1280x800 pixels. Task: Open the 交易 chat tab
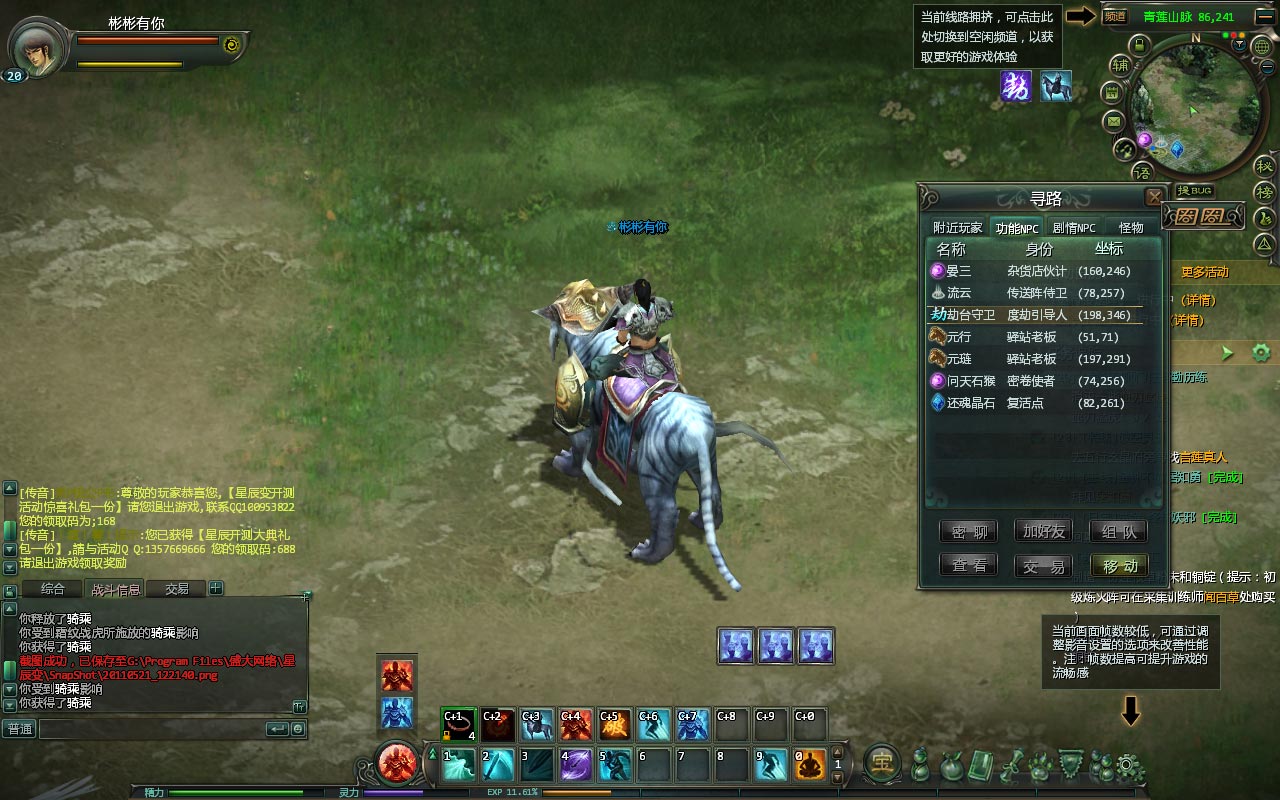[x=177, y=589]
